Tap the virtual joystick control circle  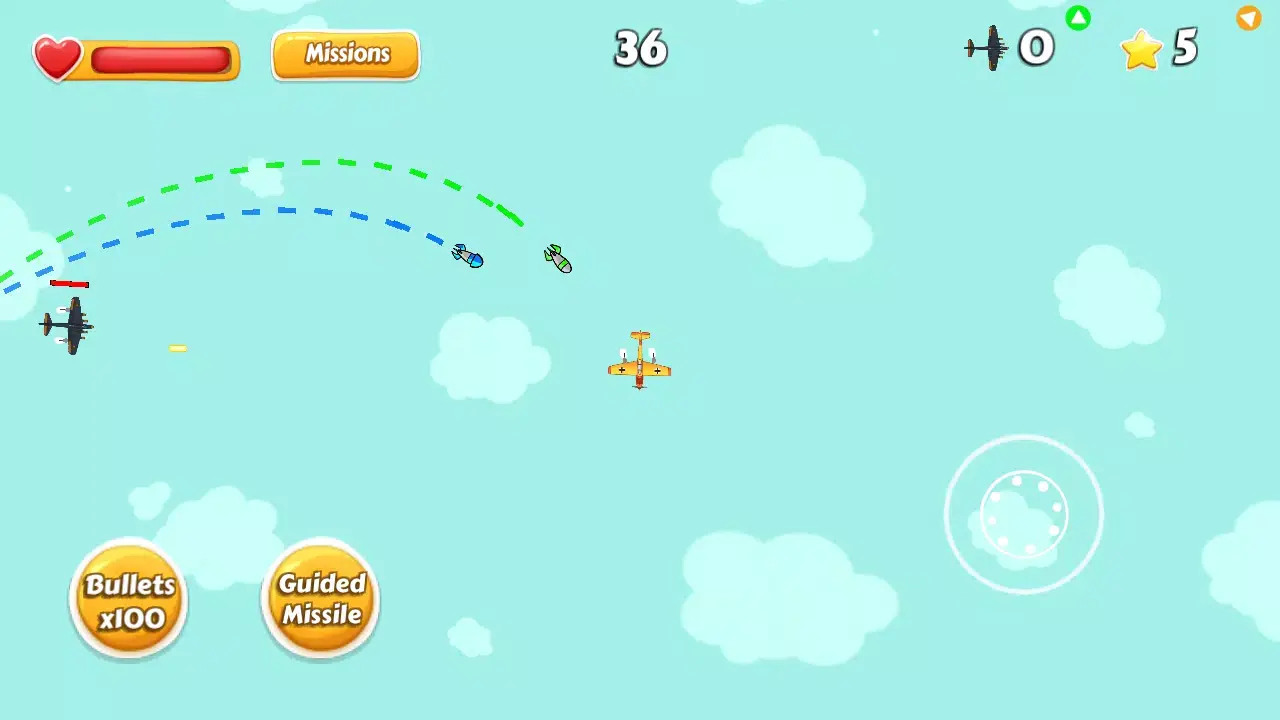pos(1024,514)
